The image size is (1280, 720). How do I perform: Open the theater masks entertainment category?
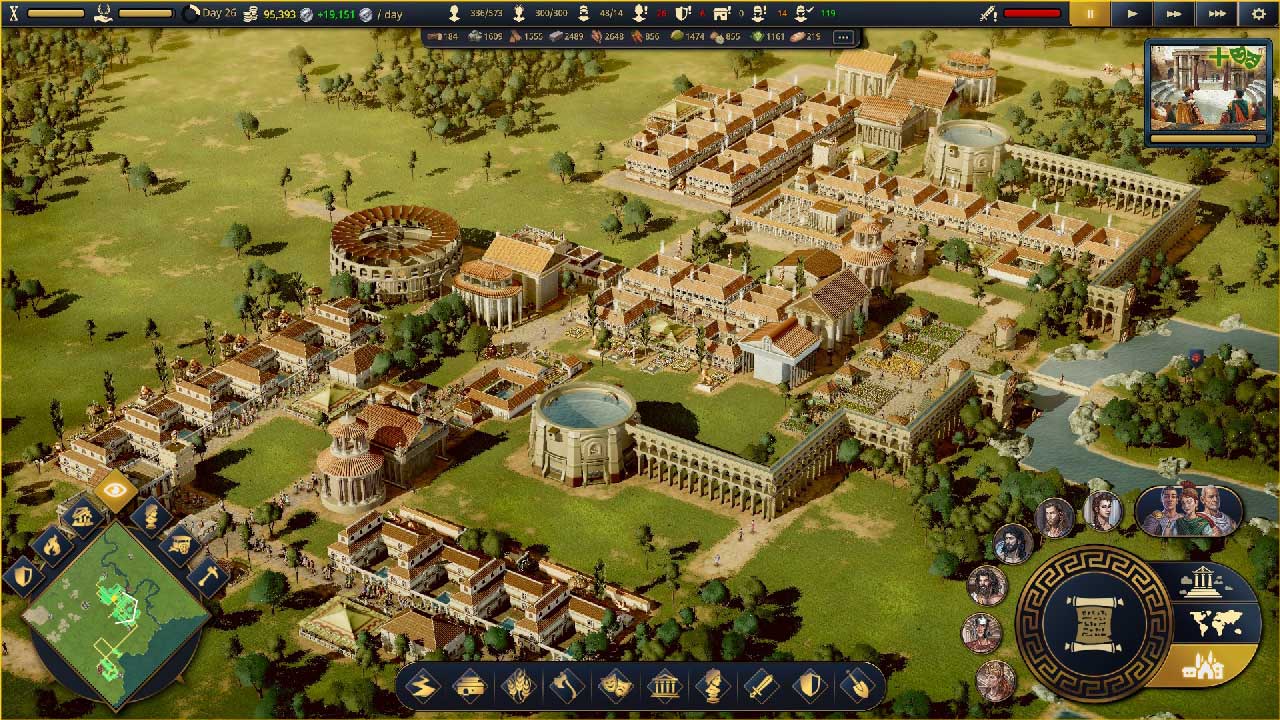tap(615, 686)
